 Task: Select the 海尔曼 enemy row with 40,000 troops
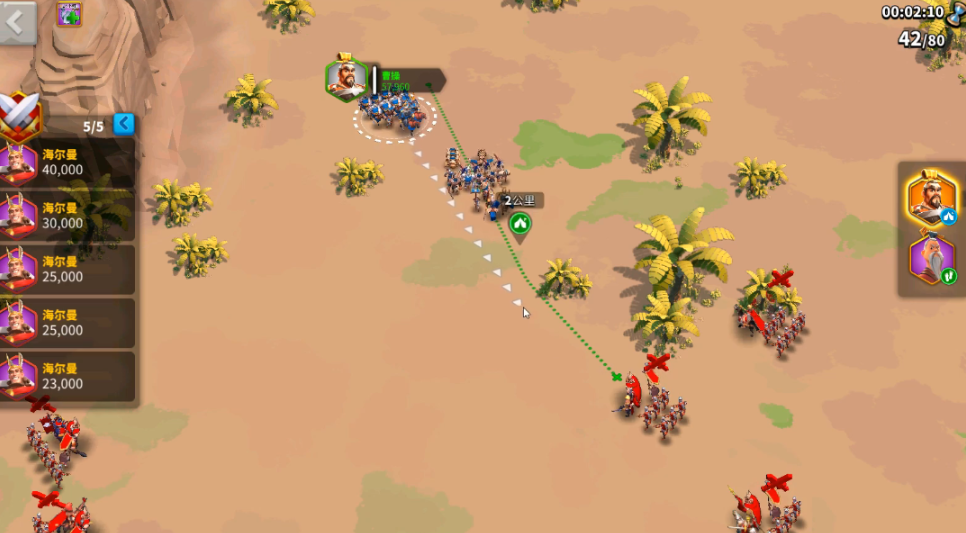click(x=67, y=162)
